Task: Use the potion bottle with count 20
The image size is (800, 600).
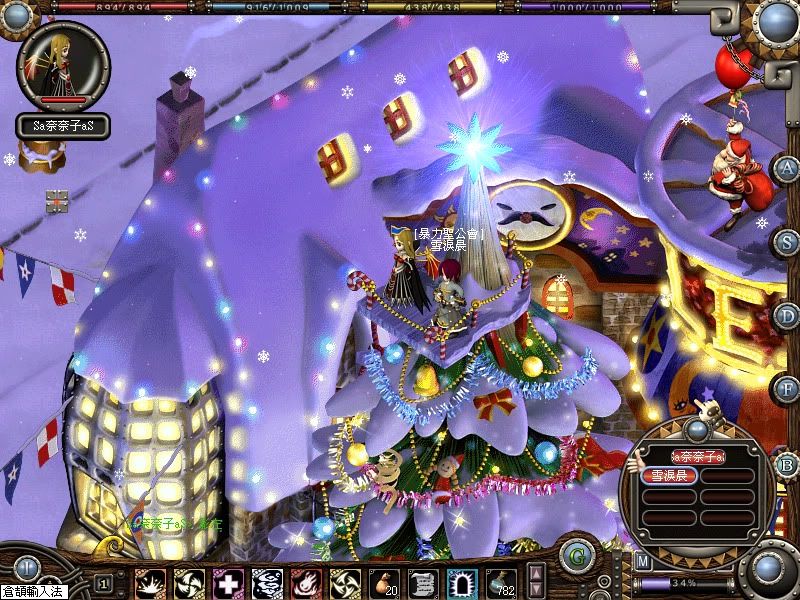Action: [383, 582]
